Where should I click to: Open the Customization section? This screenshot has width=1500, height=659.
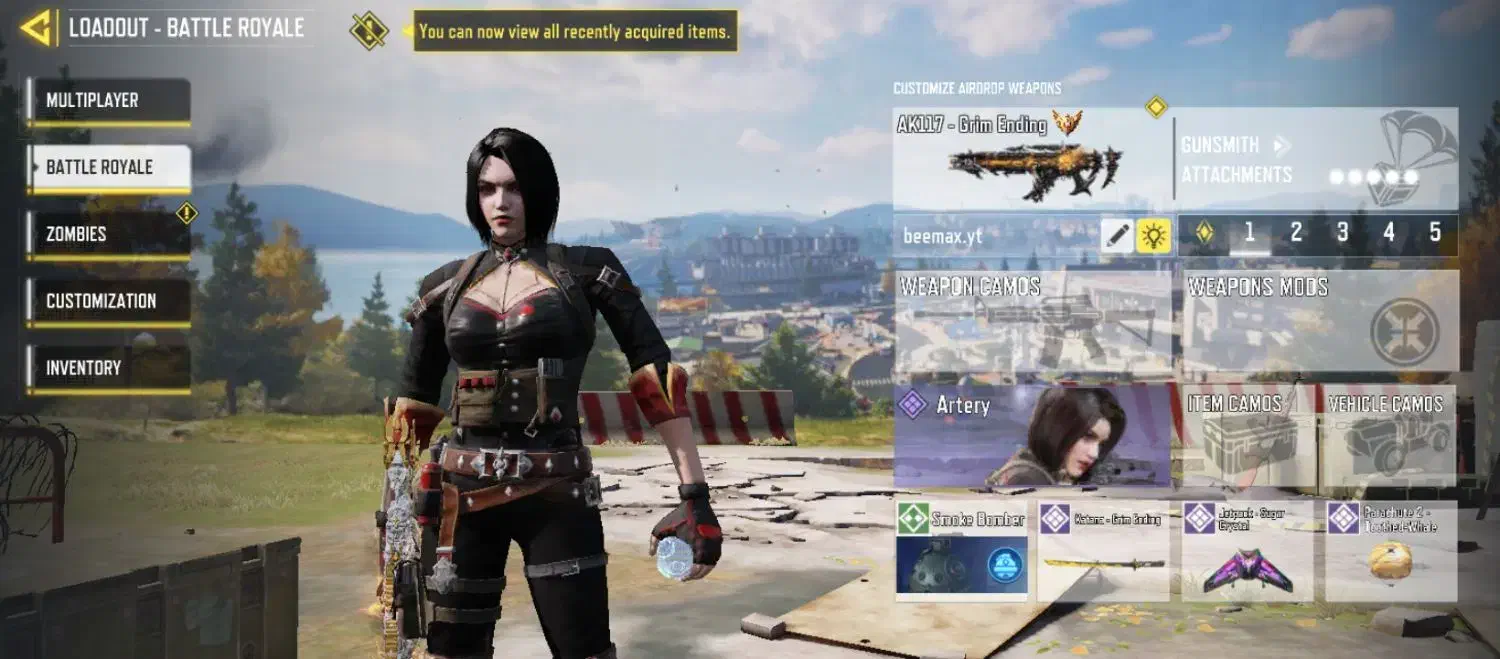click(108, 301)
